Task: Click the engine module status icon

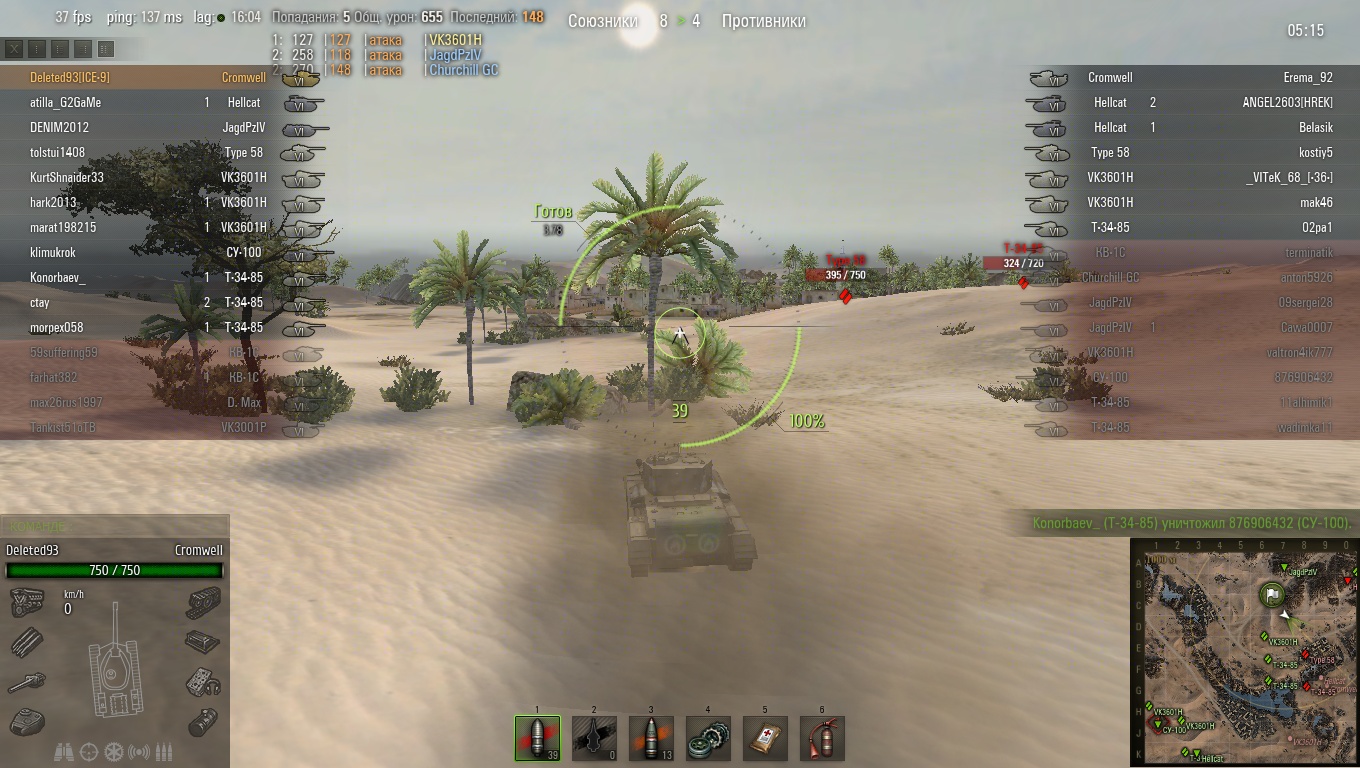Action: (x=27, y=603)
